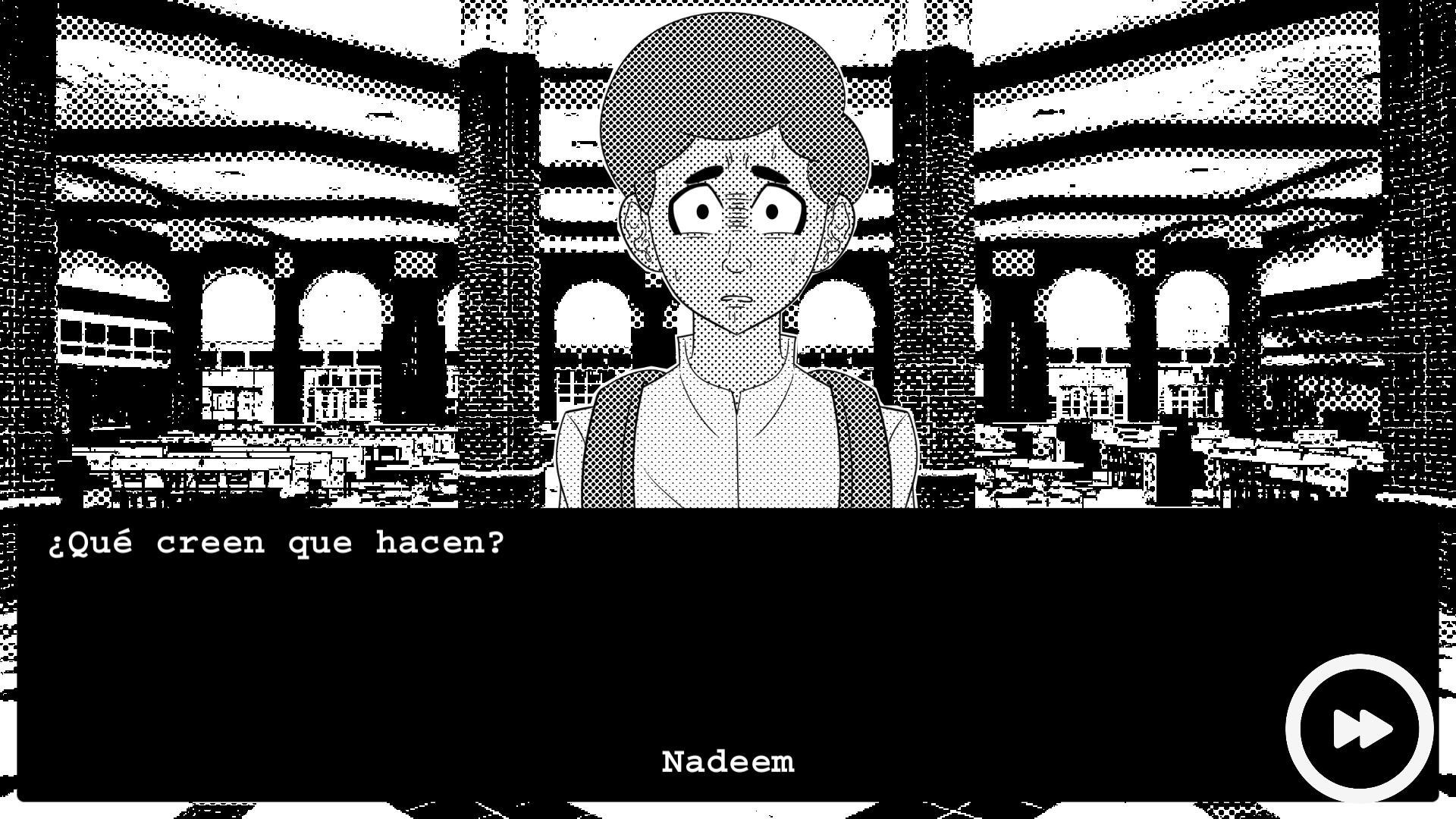
Task: Click the dialogue box to advance text
Action: pyautogui.click(x=531, y=645)
